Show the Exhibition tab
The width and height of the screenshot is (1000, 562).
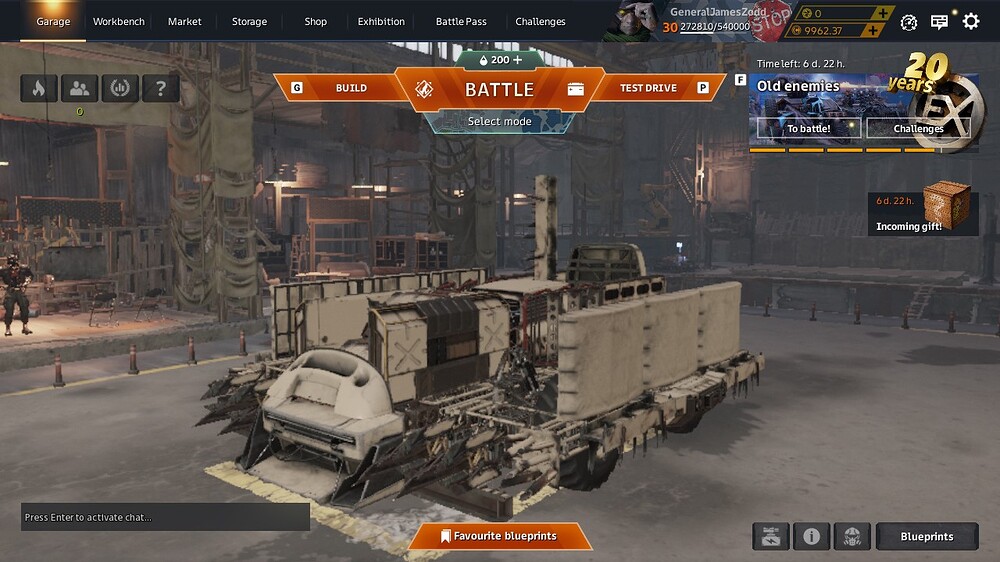(381, 21)
